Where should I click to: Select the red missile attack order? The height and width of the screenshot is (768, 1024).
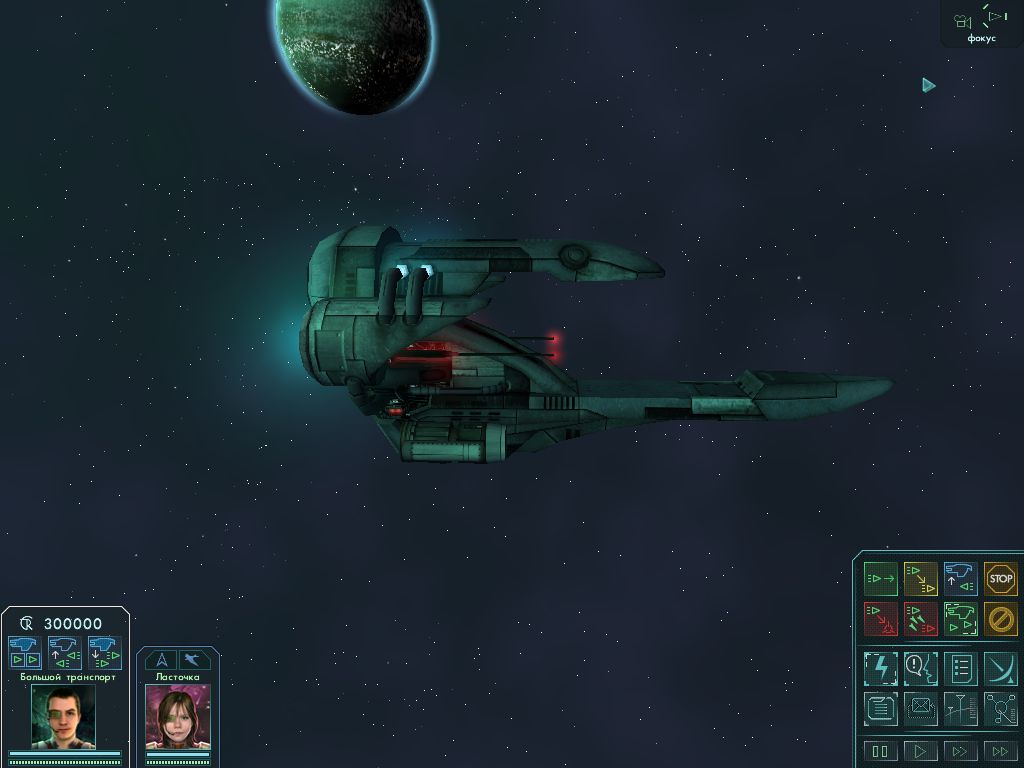920,619
